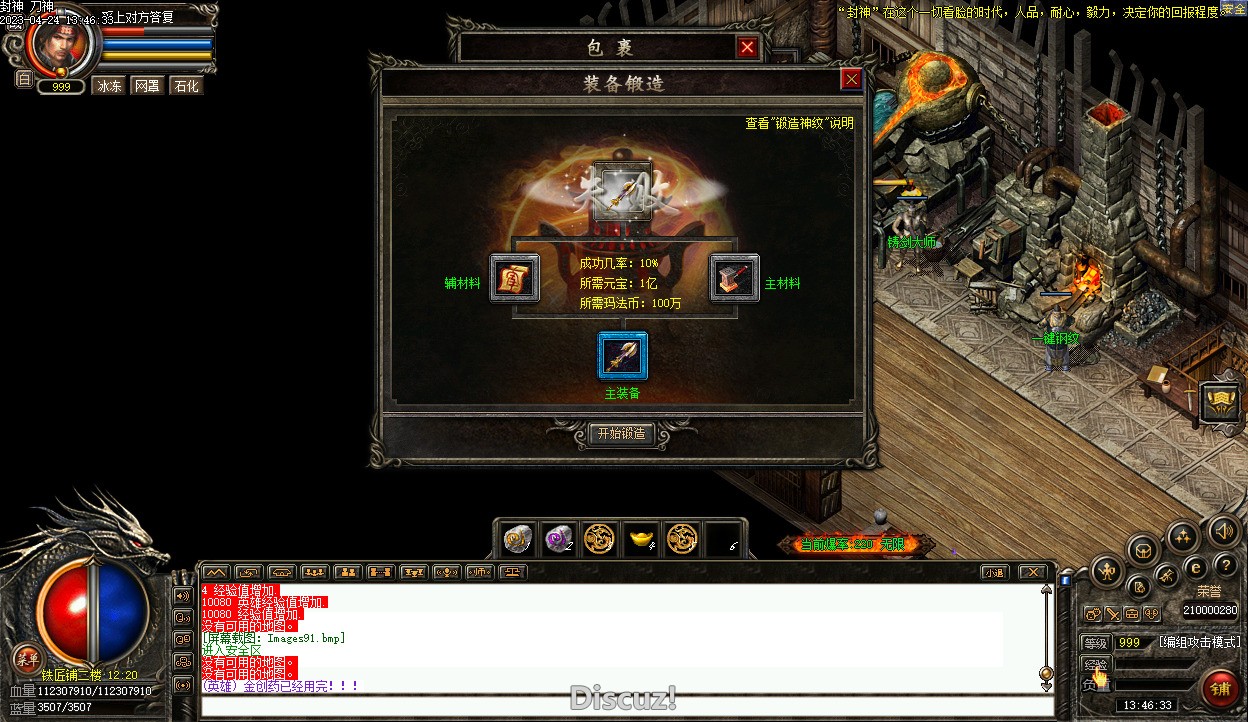Close the chat panel with X

pyautogui.click(x=1031, y=573)
